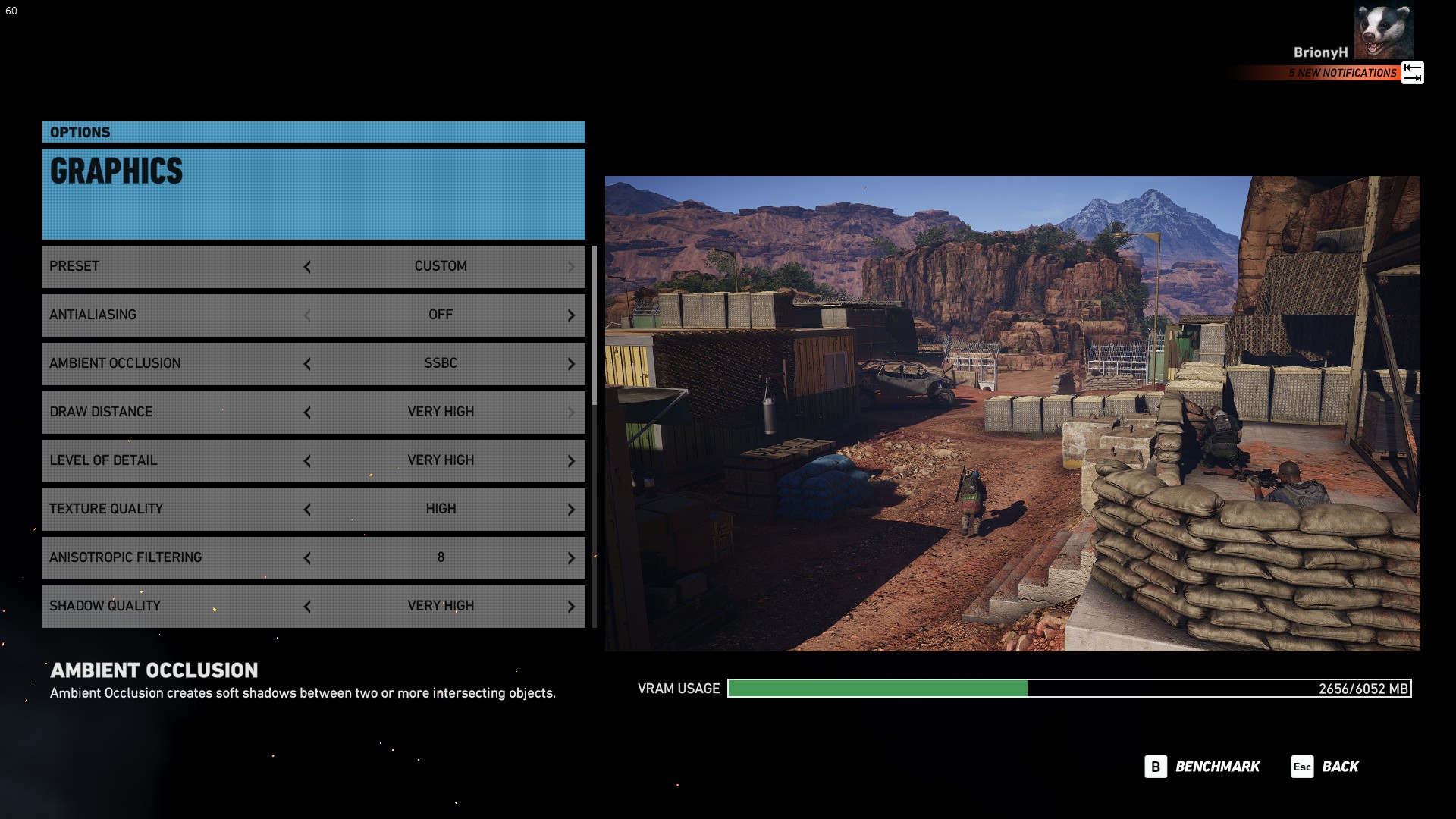1456x819 pixels.
Task: Click the settings list scrollbar
Action: coord(595,326)
